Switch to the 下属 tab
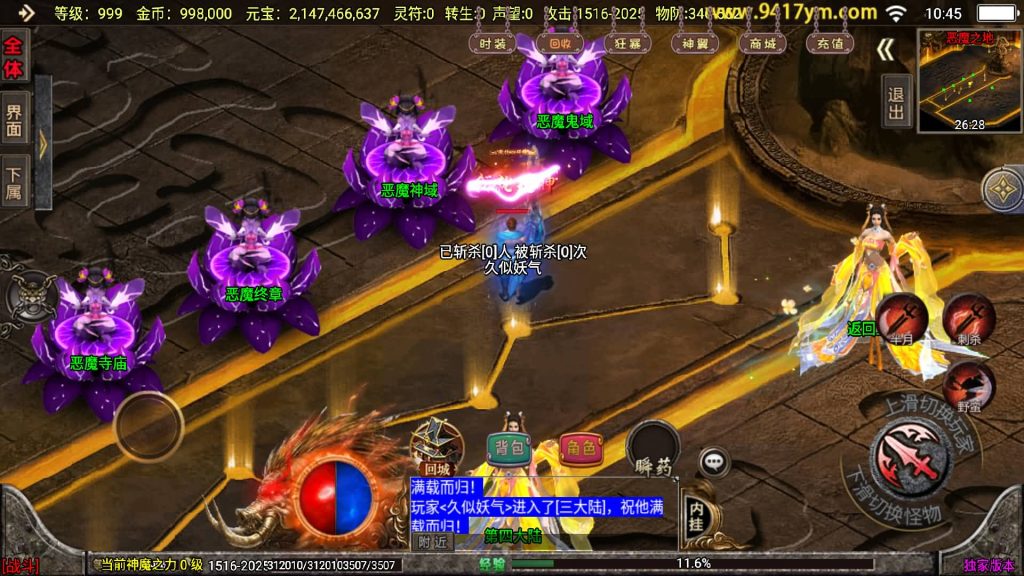 14,182
